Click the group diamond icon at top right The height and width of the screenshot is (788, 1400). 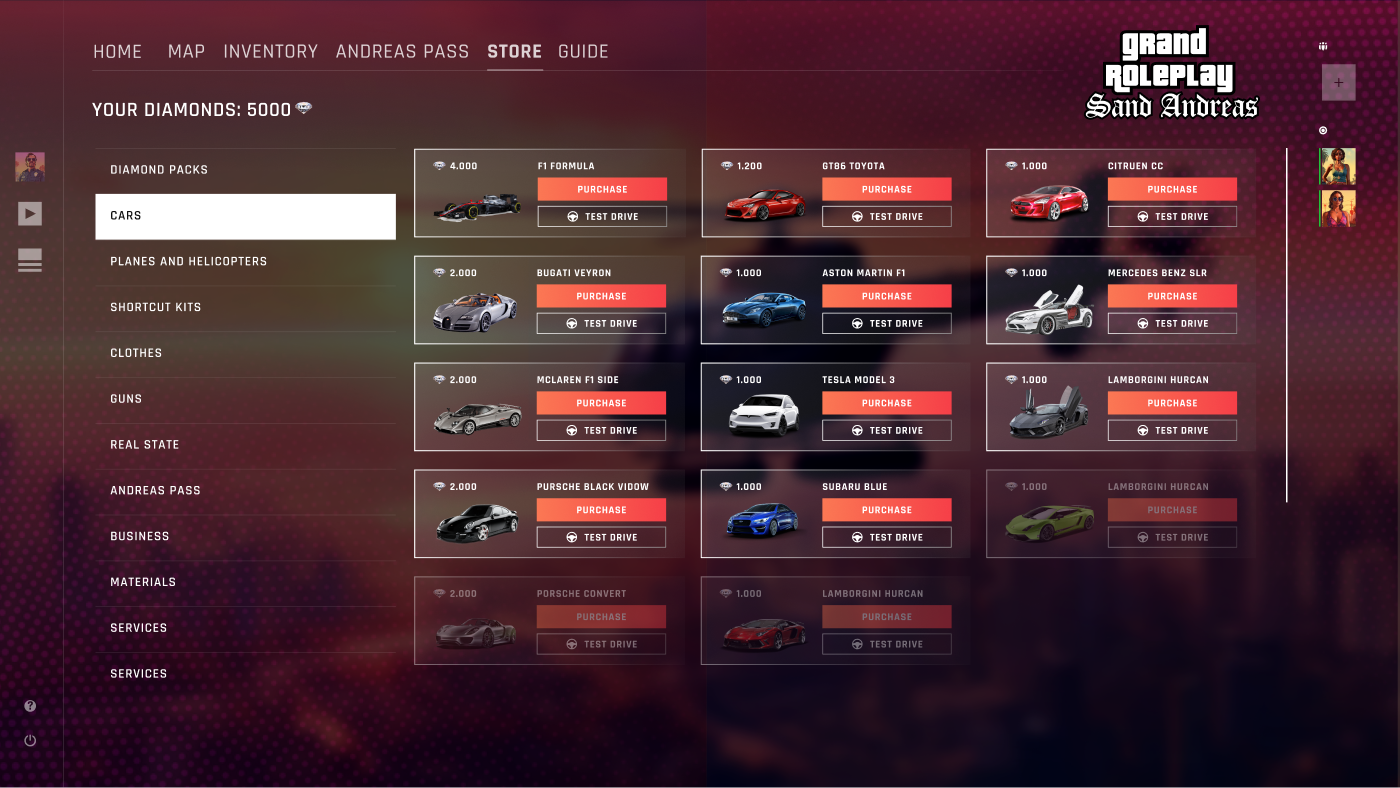click(1323, 45)
